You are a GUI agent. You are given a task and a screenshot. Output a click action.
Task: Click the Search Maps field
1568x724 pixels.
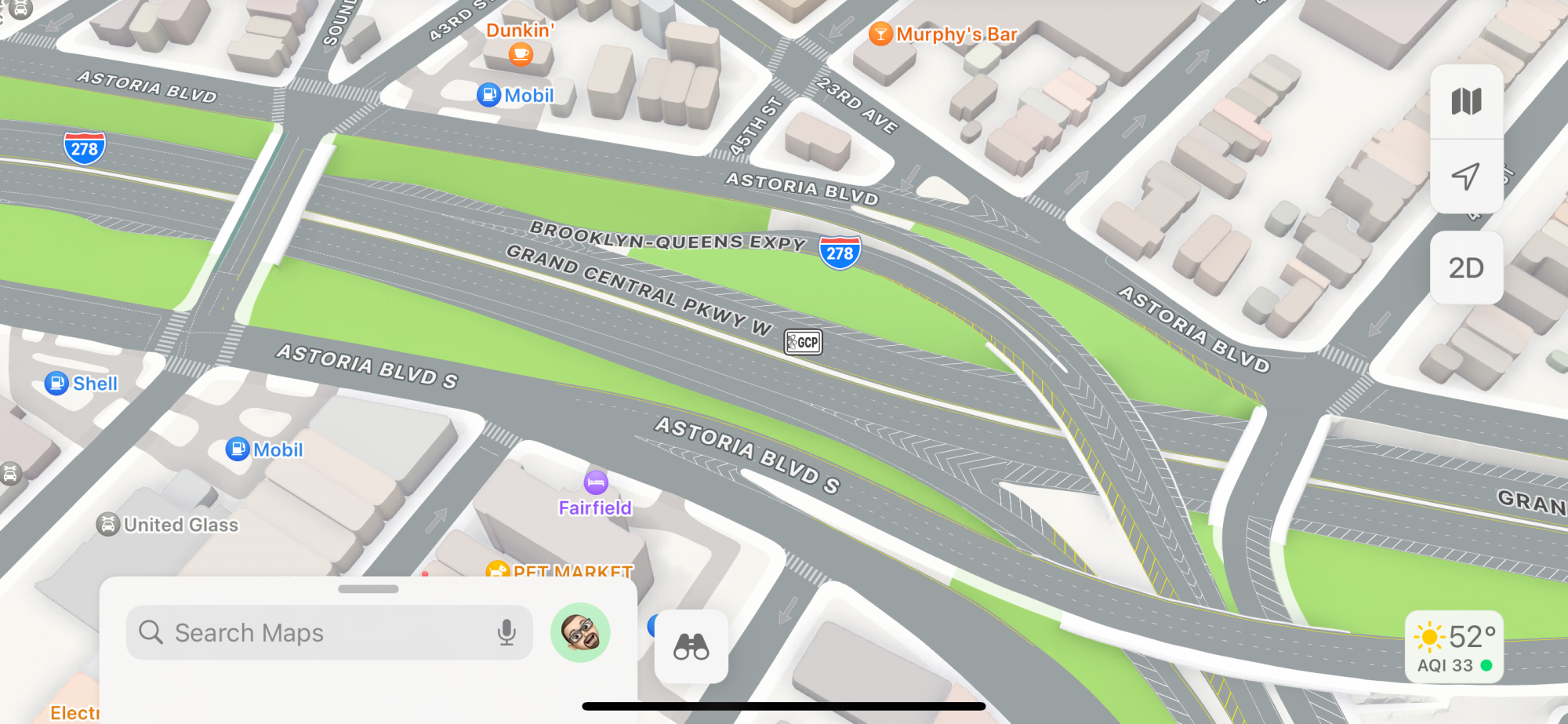314,632
